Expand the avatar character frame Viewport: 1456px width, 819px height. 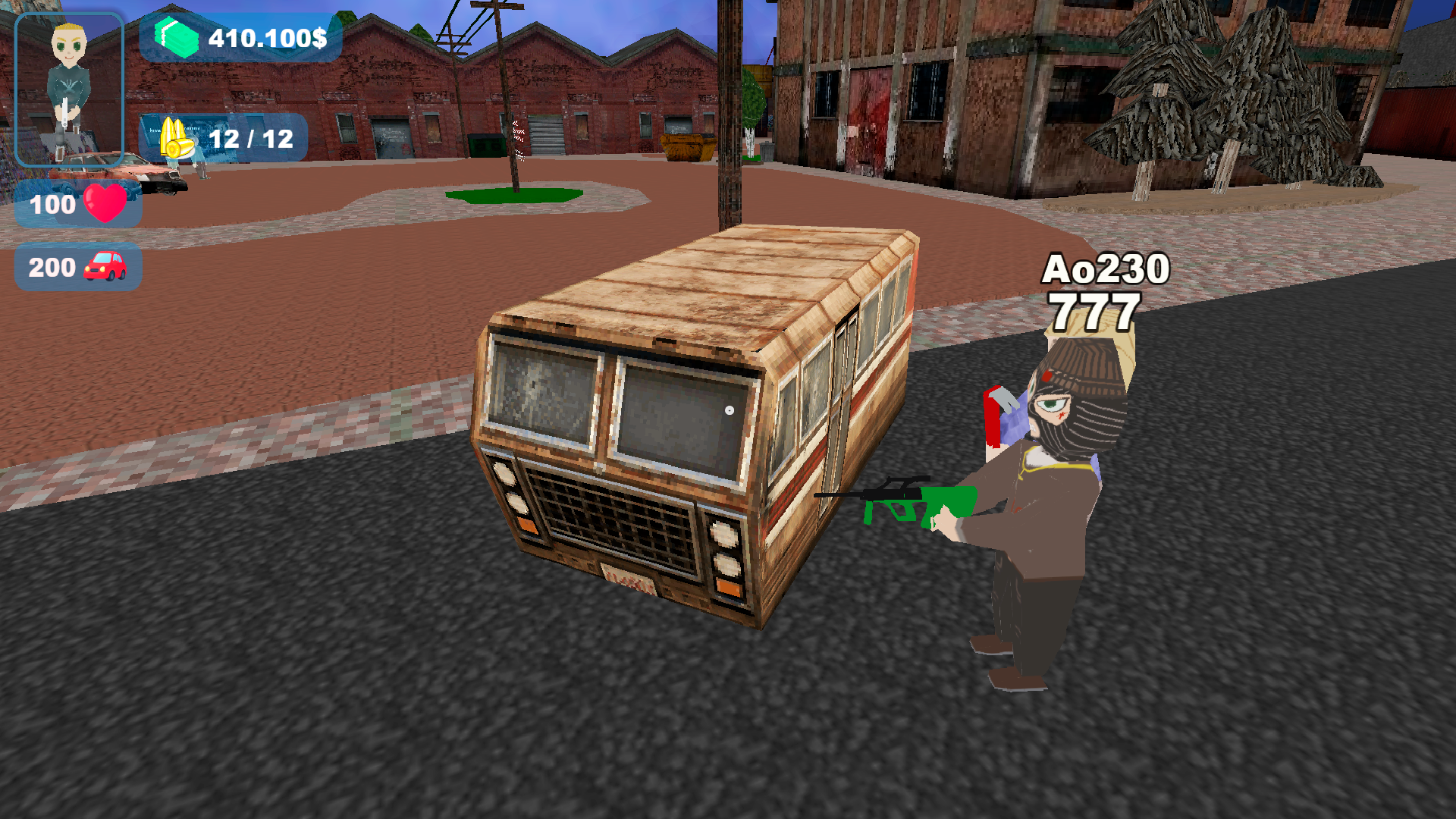click(x=68, y=87)
